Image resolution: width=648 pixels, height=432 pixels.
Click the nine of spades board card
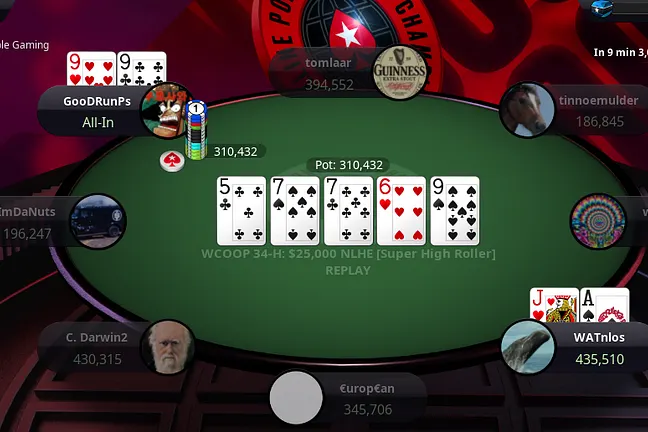point(455,210)
